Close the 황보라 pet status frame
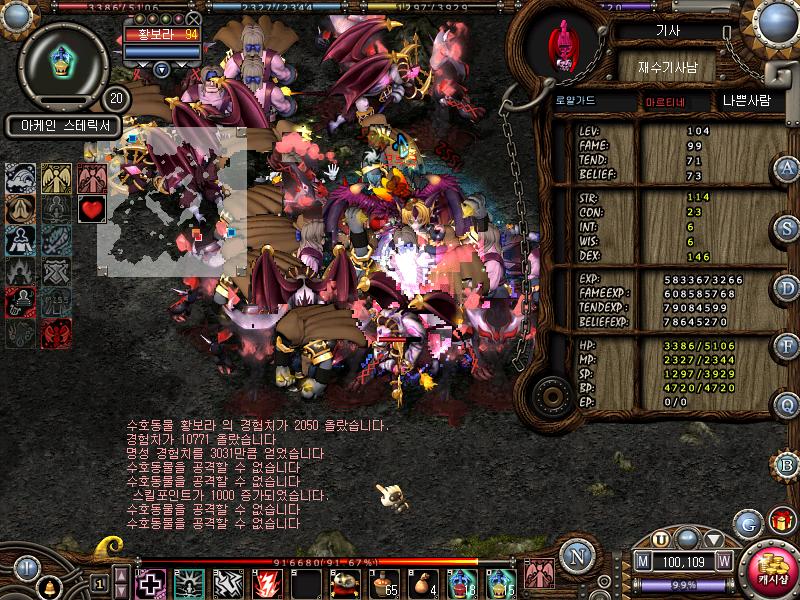The image size is (800, 600). (194, 19)
